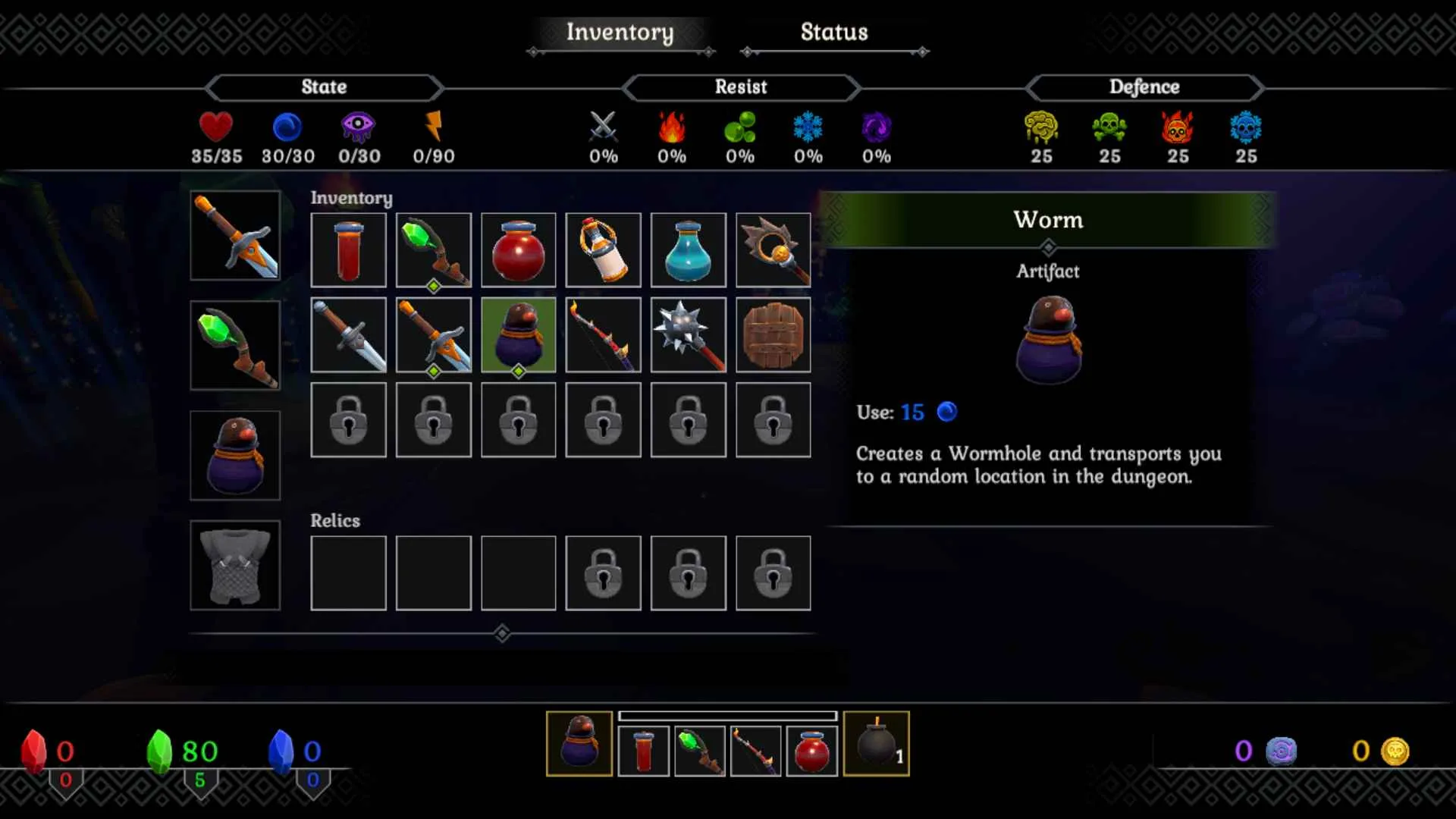Image resolution: width=1456 pixels, height=819 pixels.
Task: Activate the bomb slot in the hotbar
Action: click(876, 744)
